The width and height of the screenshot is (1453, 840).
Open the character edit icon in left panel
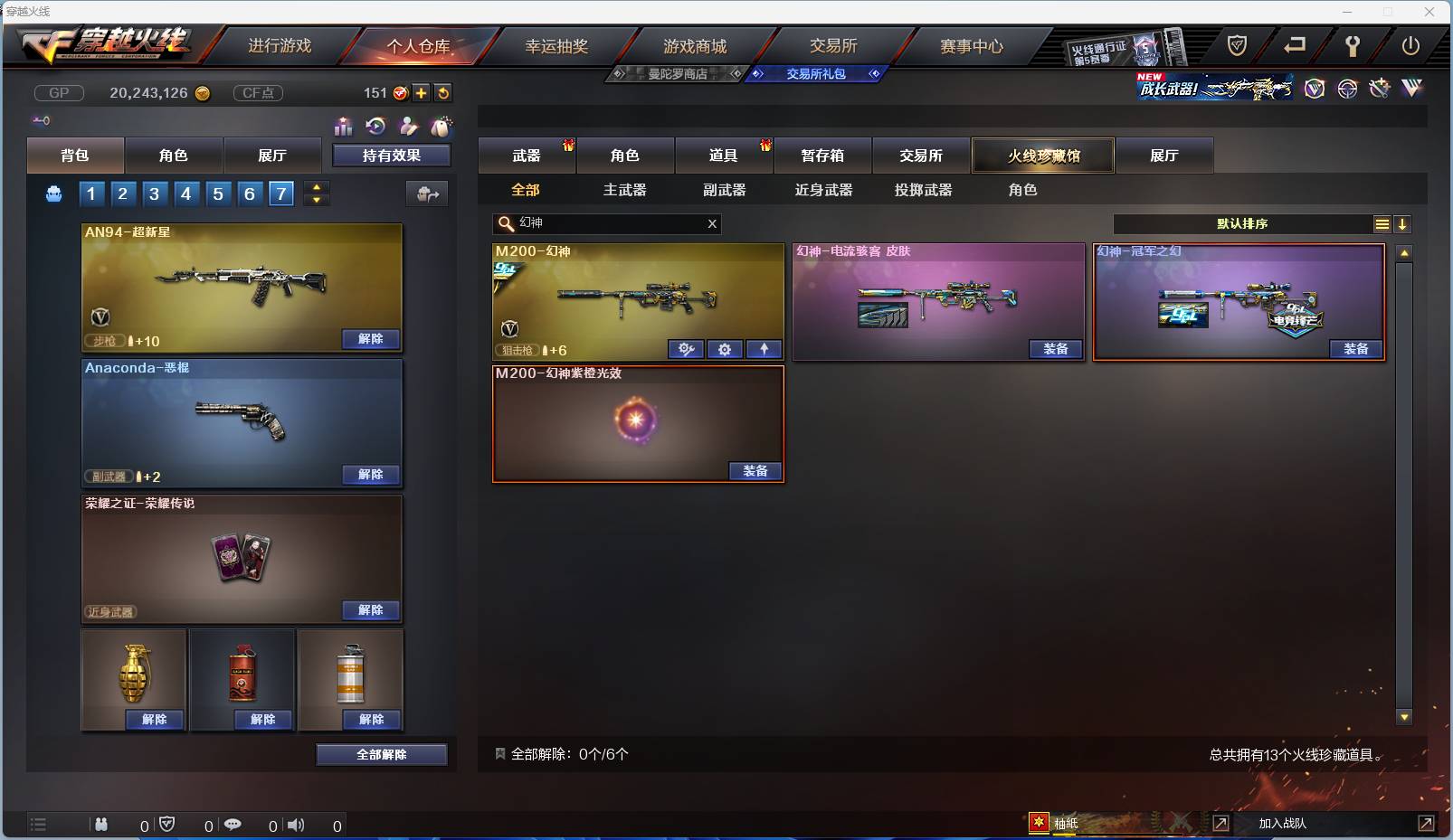[407, 127]
